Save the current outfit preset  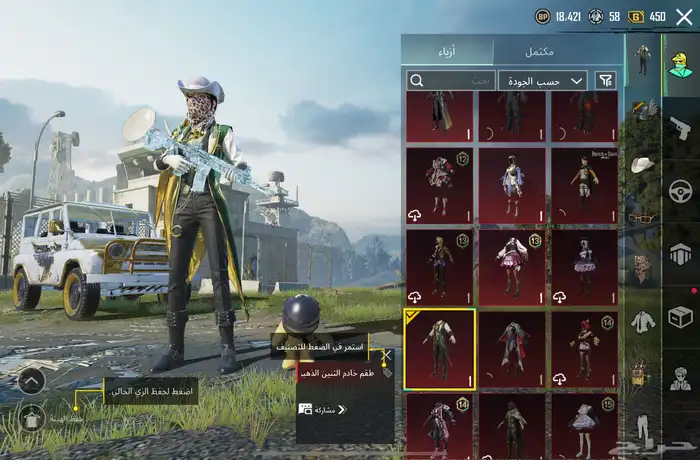pyautogui.click(x=31, y=417)
